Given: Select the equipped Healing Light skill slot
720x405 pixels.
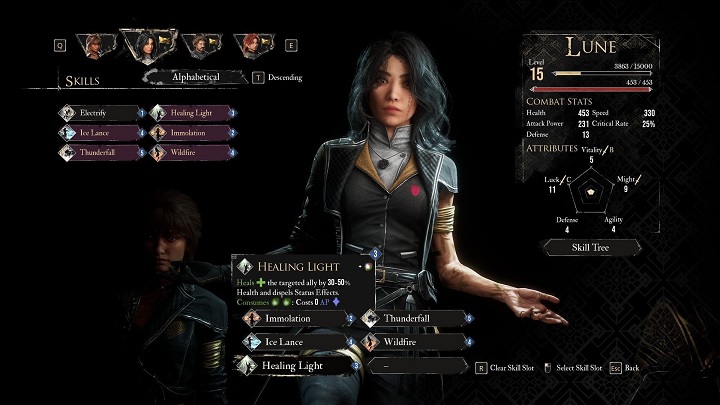Looking at the screenshot, I should 295,366.
